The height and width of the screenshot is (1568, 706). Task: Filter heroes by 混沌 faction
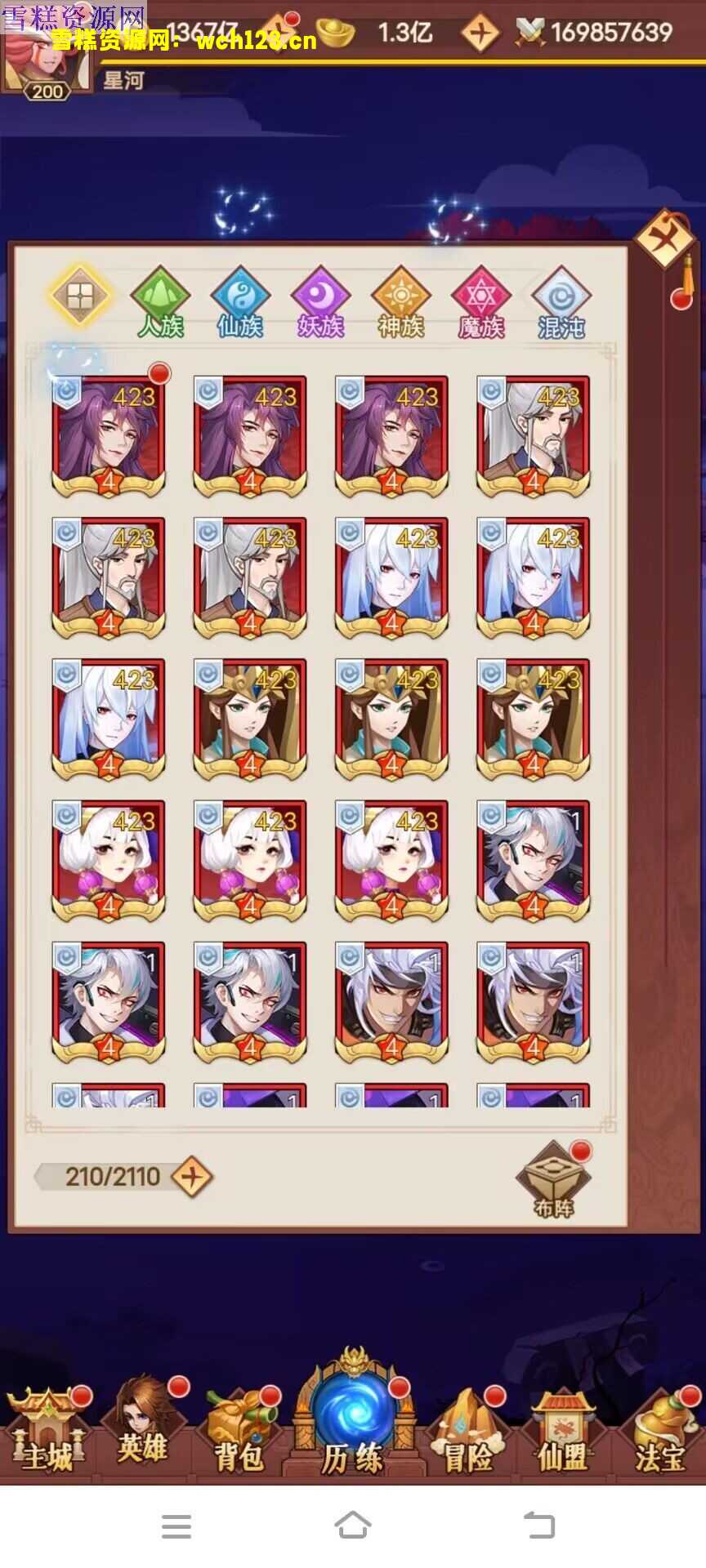pos(561,302)
